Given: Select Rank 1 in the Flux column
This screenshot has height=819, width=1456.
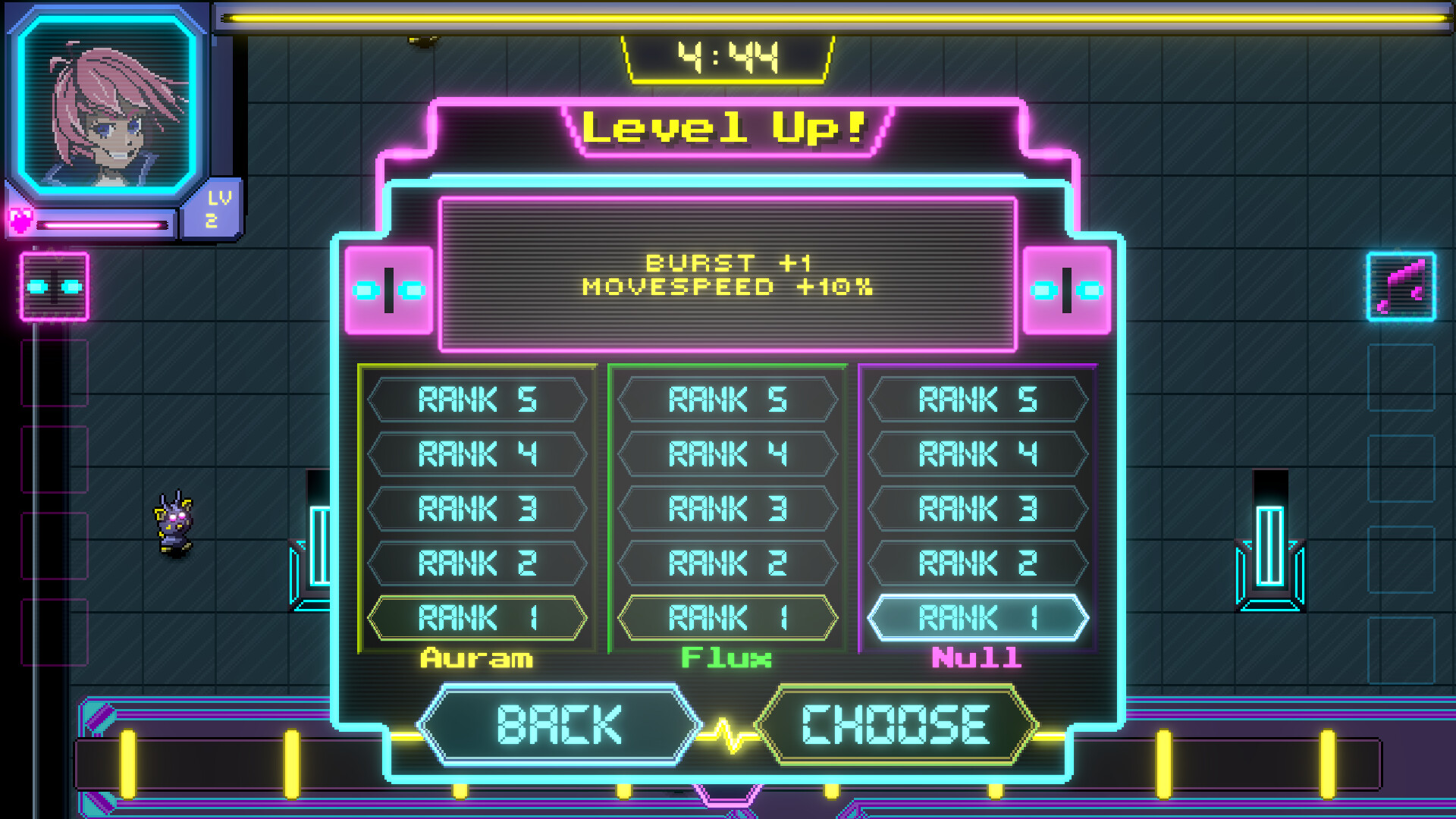Looking at the screenshot, I should (727, 617).
